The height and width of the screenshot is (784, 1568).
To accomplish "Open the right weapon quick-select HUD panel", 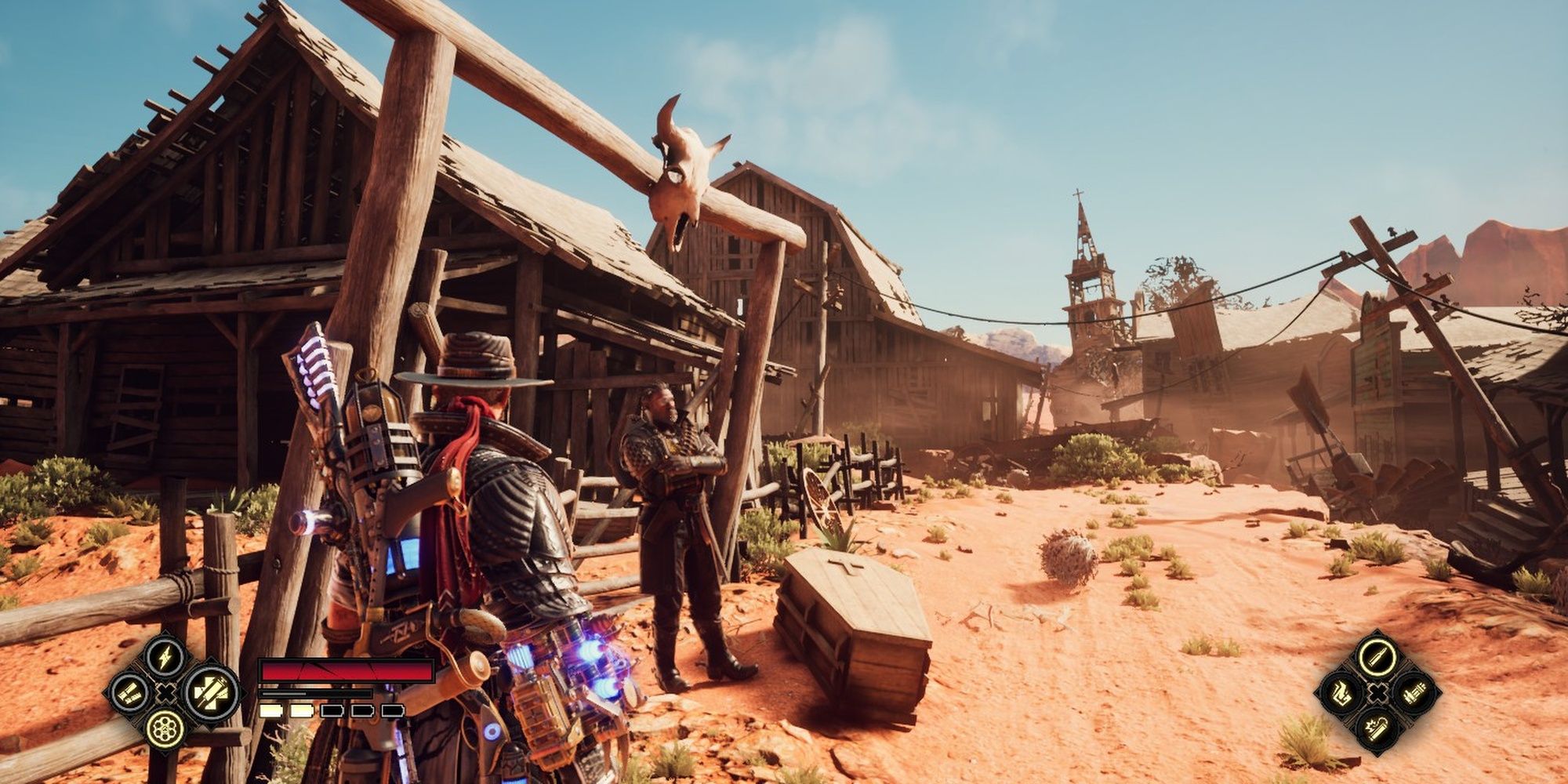I will [1378, 693].
